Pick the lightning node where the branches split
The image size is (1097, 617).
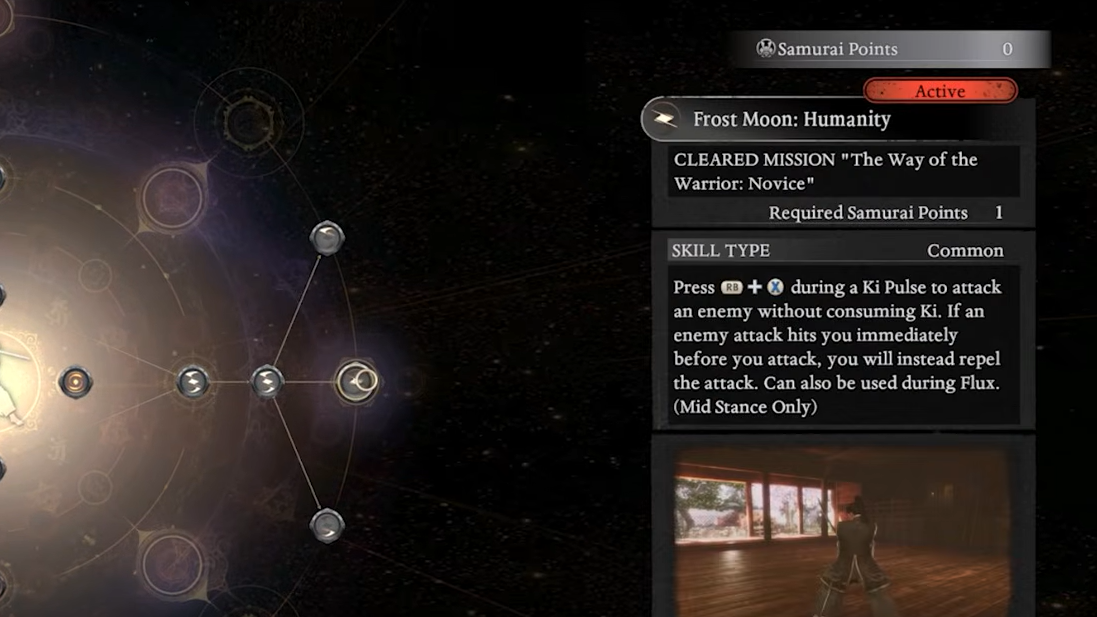tap(266, 381)
